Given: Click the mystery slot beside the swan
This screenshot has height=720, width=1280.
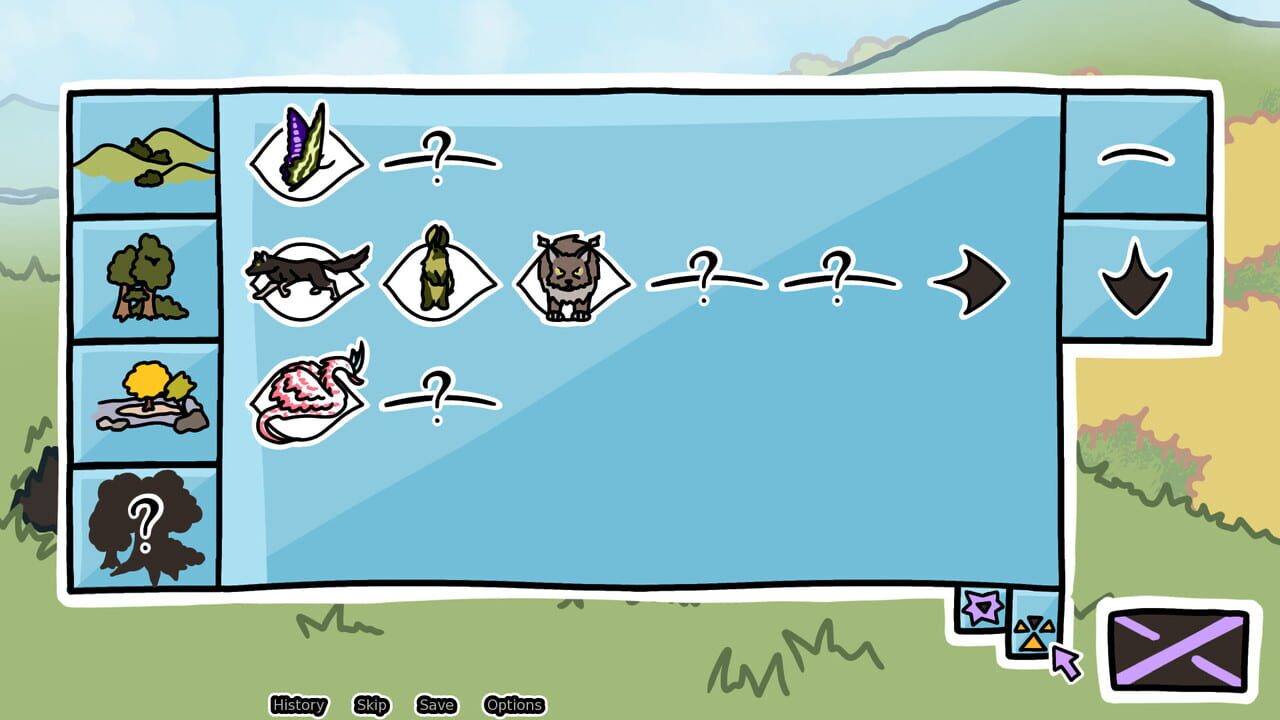Looking at the screenshot, I should coord(440,398).
